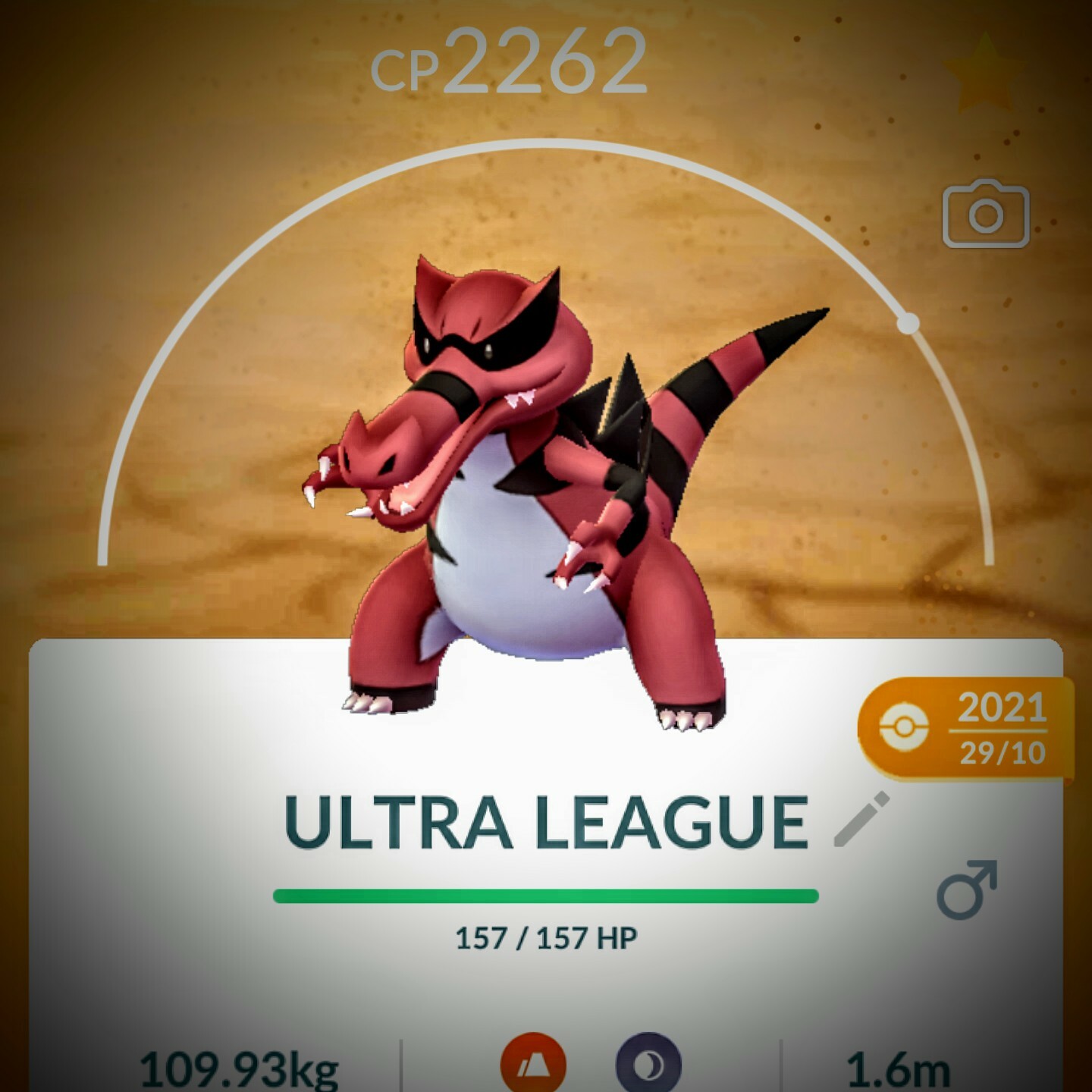
Task: Tap the 157 / 157 HP label
Action: point(546,940)
